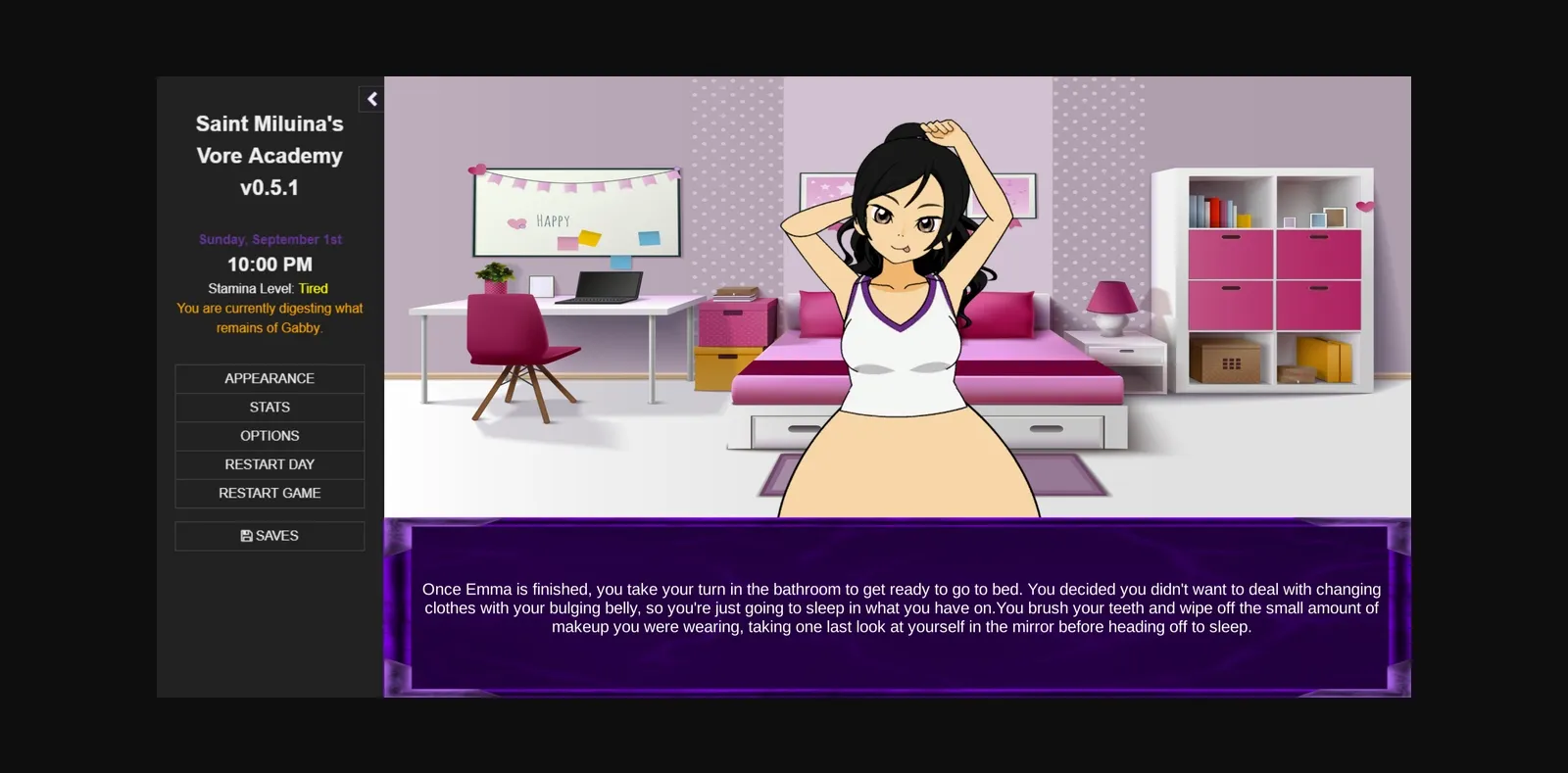
Task: Open the OPTIONS menu
Action: click(x=269, y=435)
